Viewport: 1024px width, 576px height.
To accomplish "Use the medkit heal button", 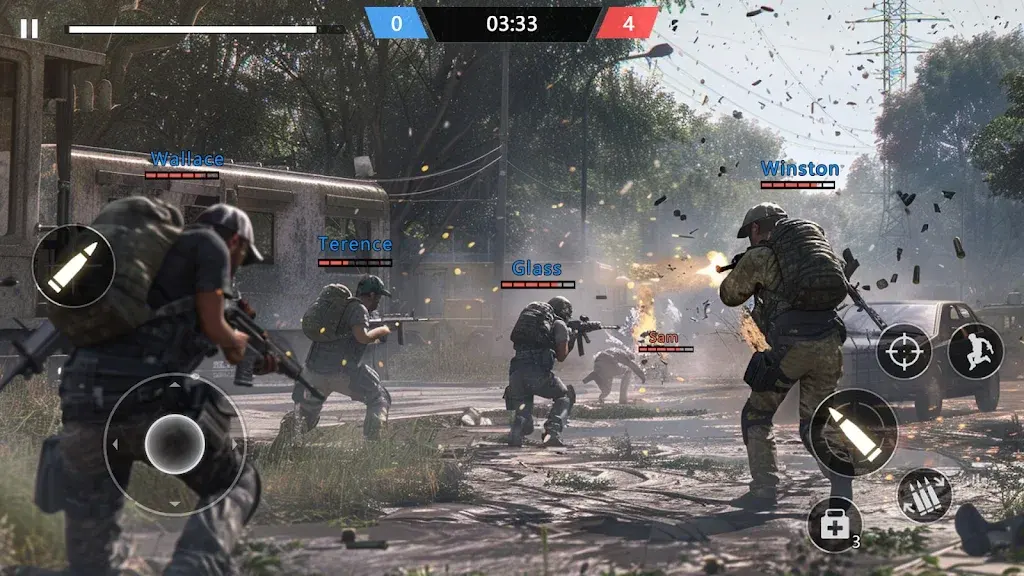I will [834, 523].
